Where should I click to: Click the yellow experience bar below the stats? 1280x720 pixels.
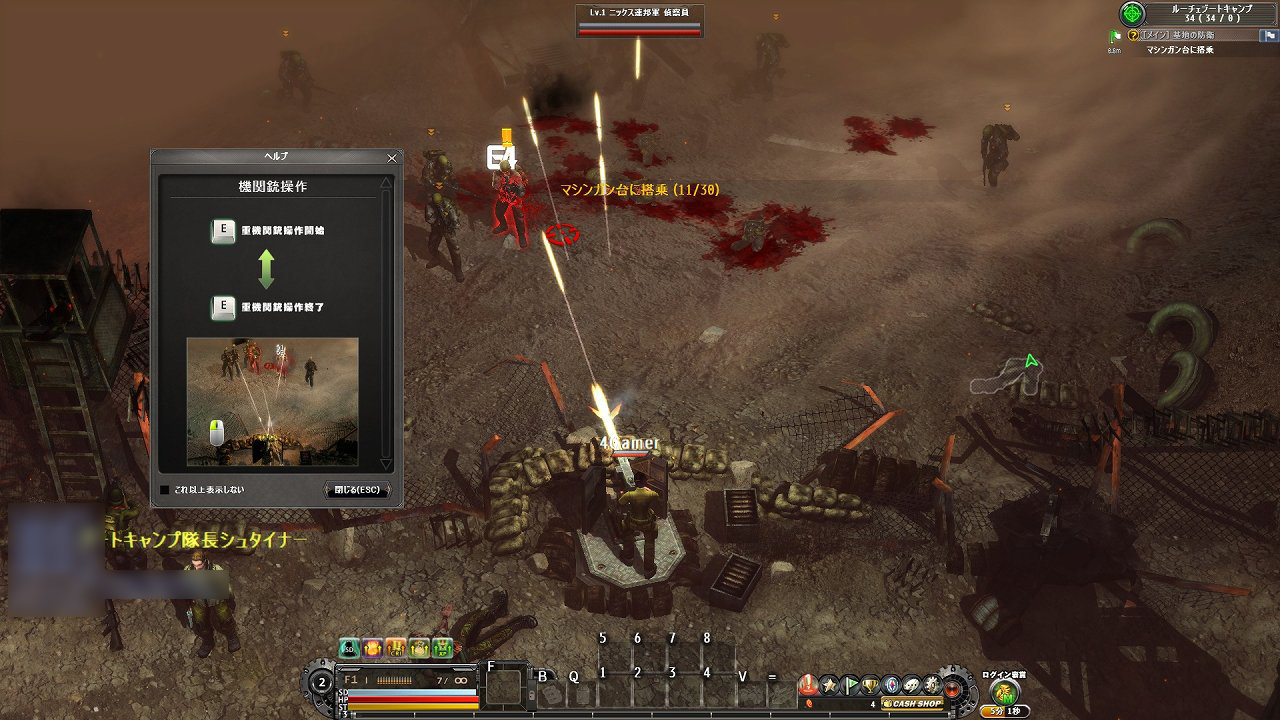[430, 706]
